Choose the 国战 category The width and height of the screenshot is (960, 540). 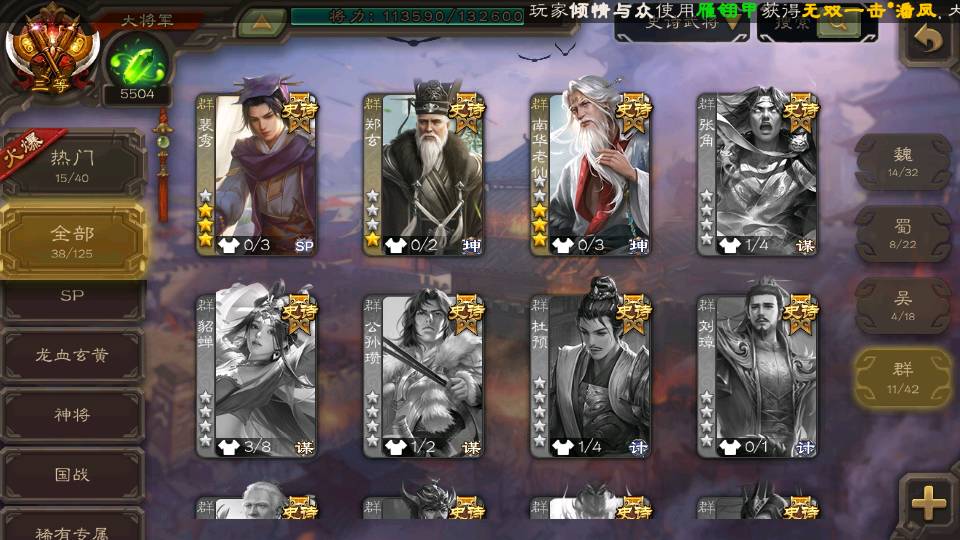coord(72,474)
